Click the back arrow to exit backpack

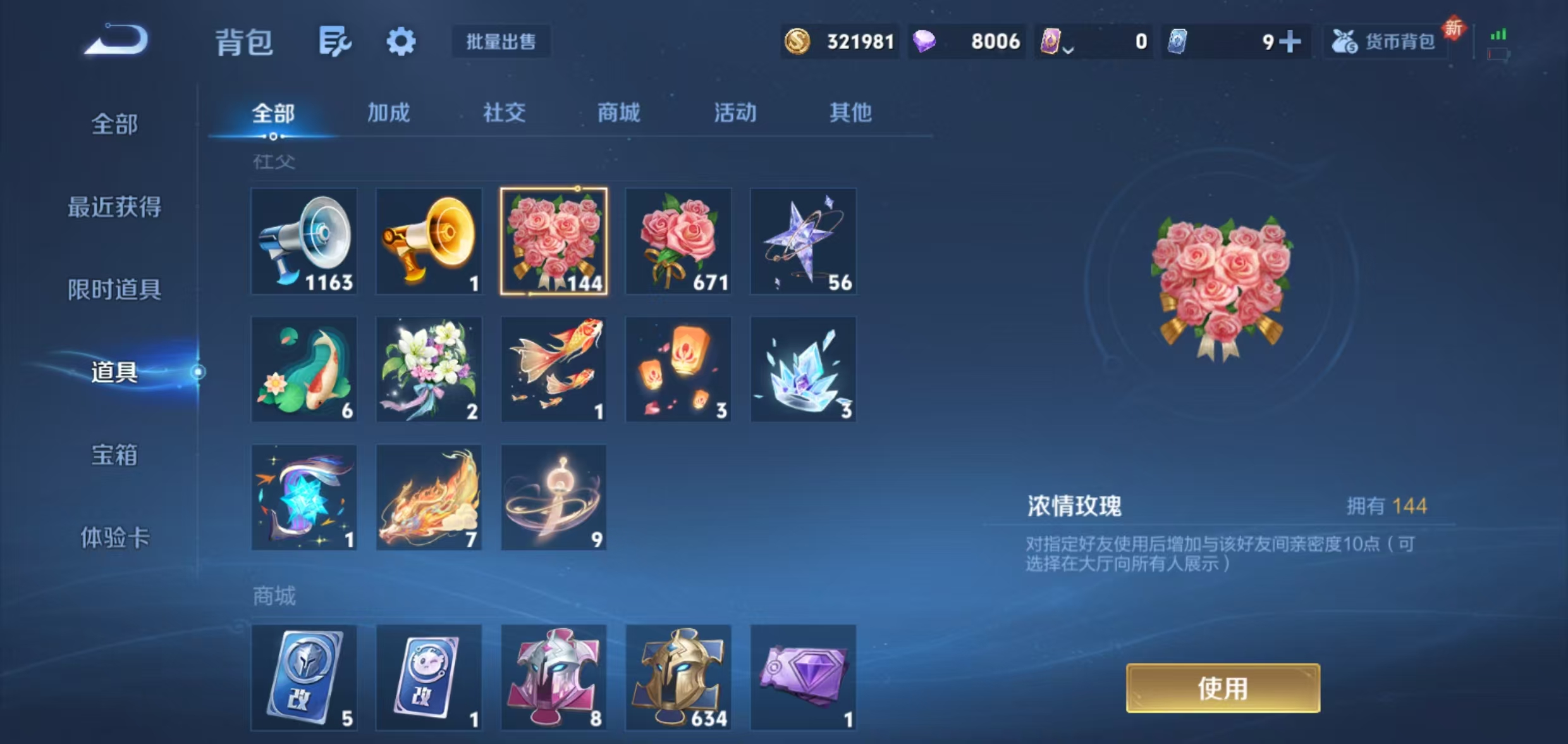point(117,40)
